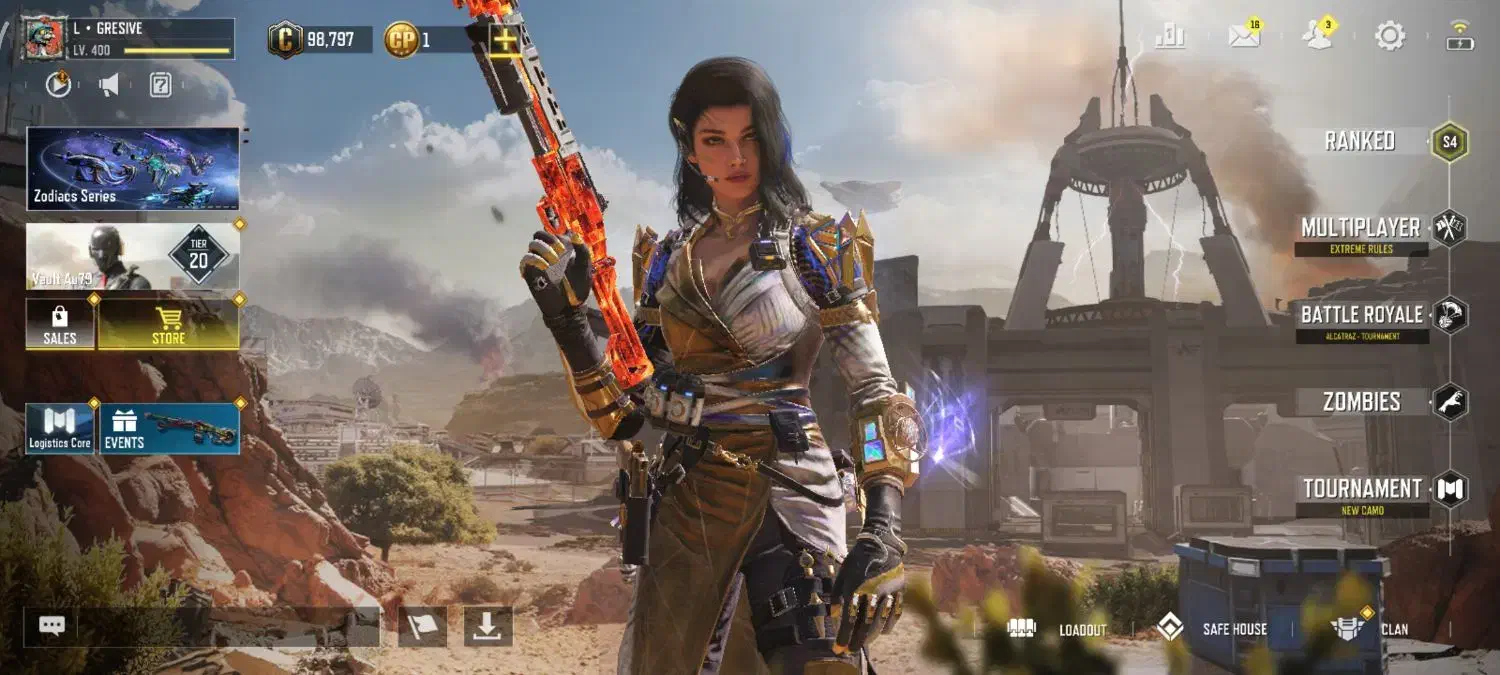Open the friends list icon

[x=1317, y=36]
